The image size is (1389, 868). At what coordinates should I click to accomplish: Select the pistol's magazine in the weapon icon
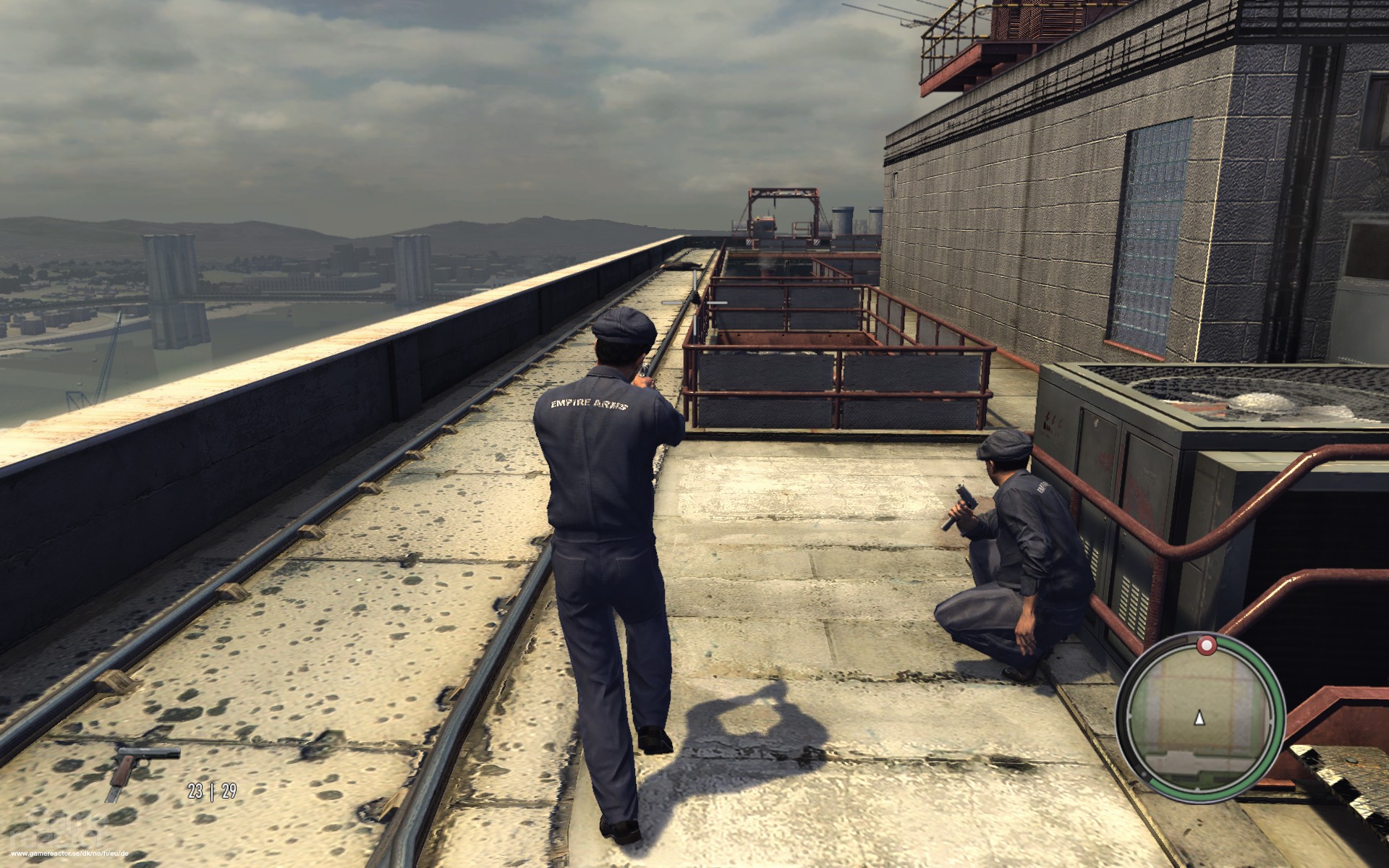click(x=114, y=794)
